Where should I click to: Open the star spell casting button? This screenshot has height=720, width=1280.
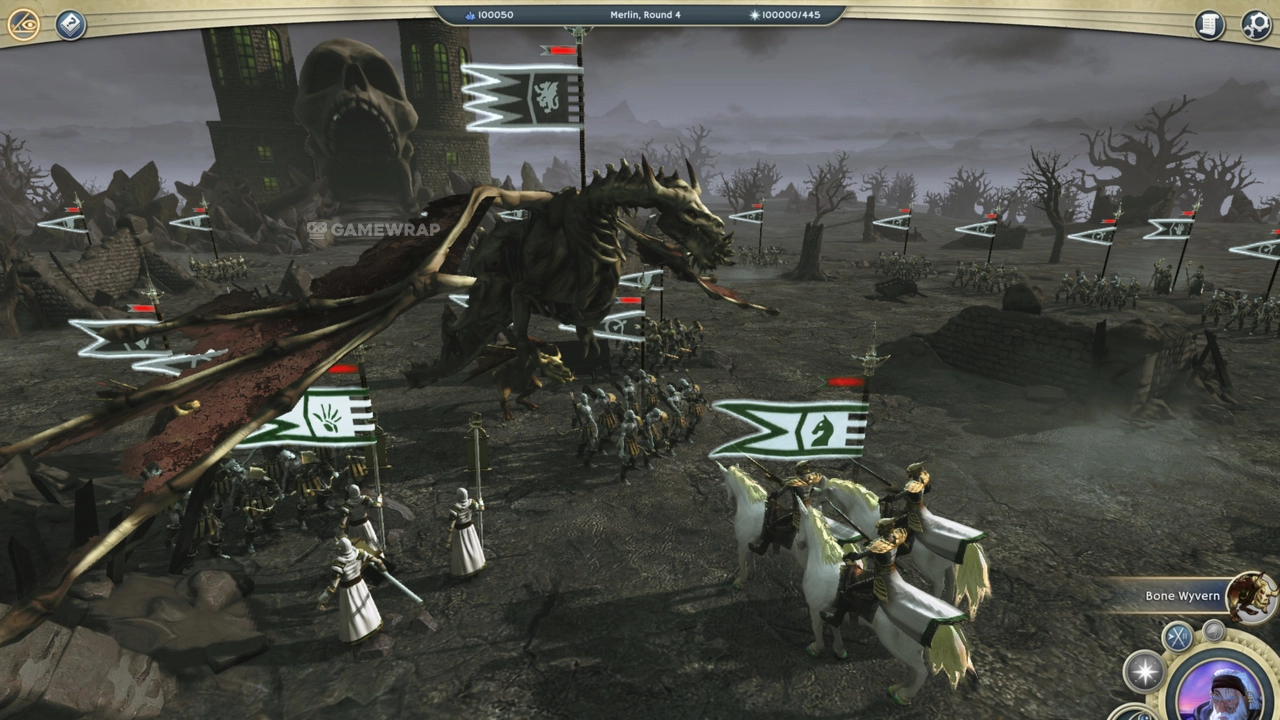(x=1144, y=671)
